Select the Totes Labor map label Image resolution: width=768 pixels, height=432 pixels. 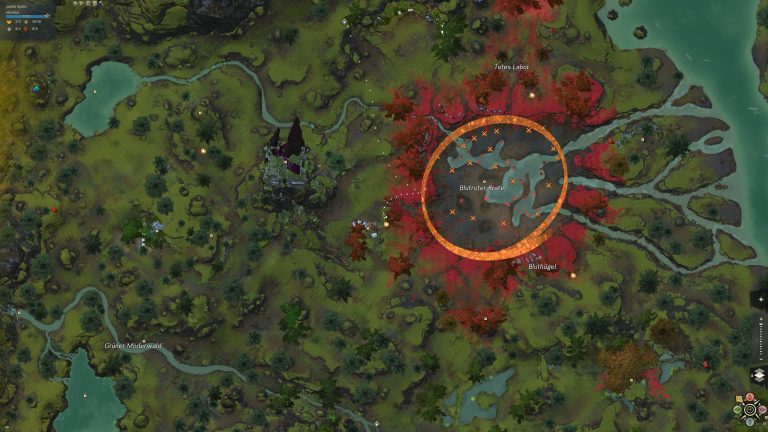pos(512,67)
